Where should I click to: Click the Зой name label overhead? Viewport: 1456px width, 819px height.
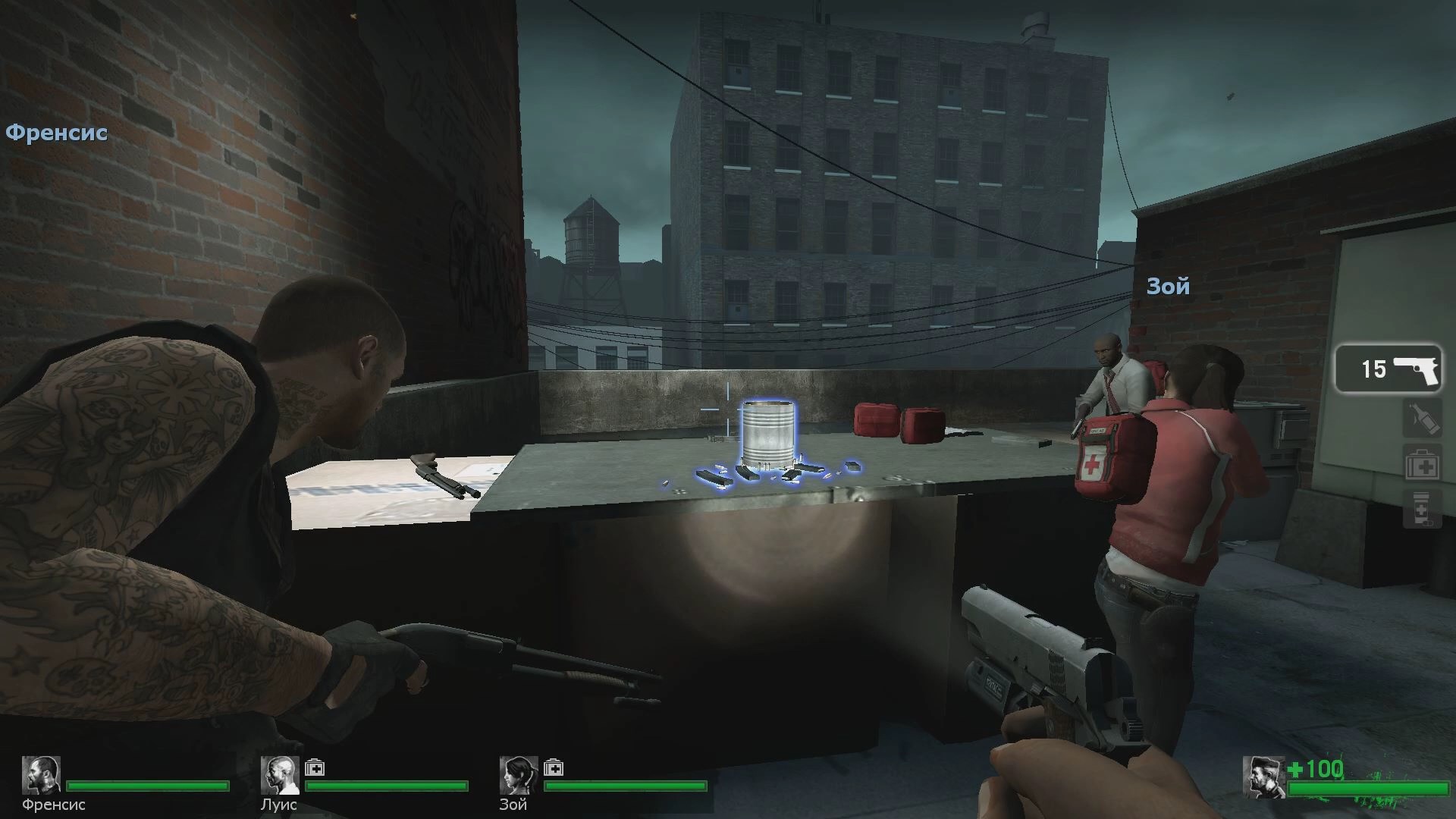point(1167,287)
